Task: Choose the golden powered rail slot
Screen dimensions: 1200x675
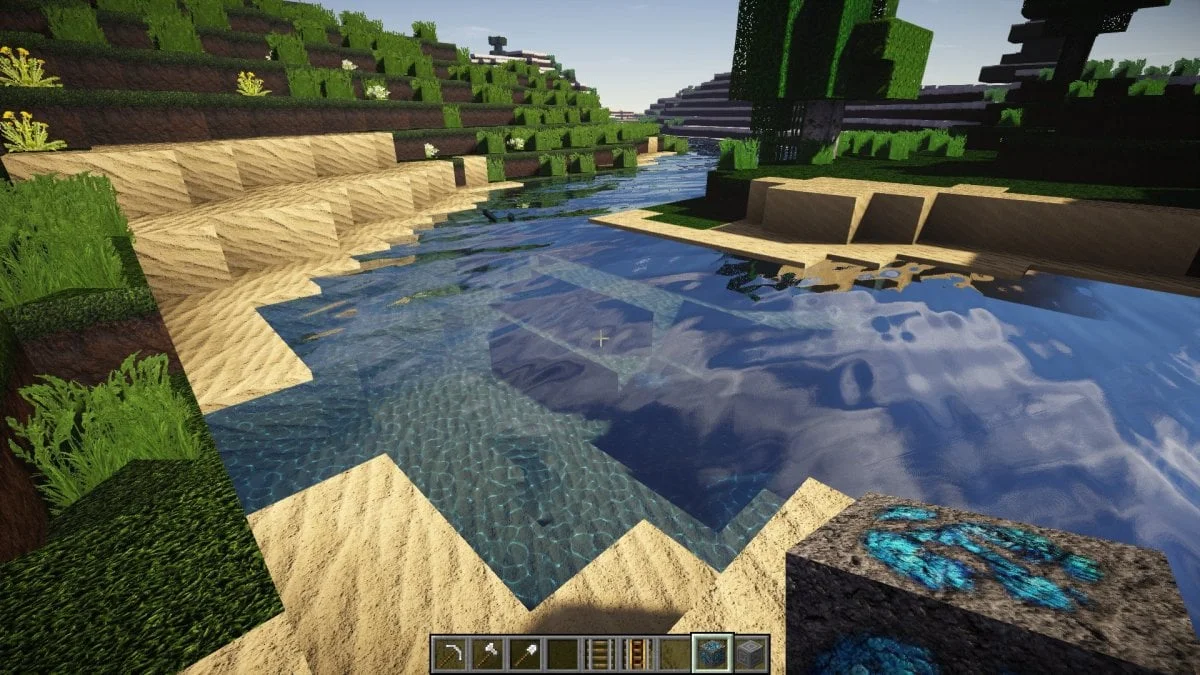Action: [636, 654]
